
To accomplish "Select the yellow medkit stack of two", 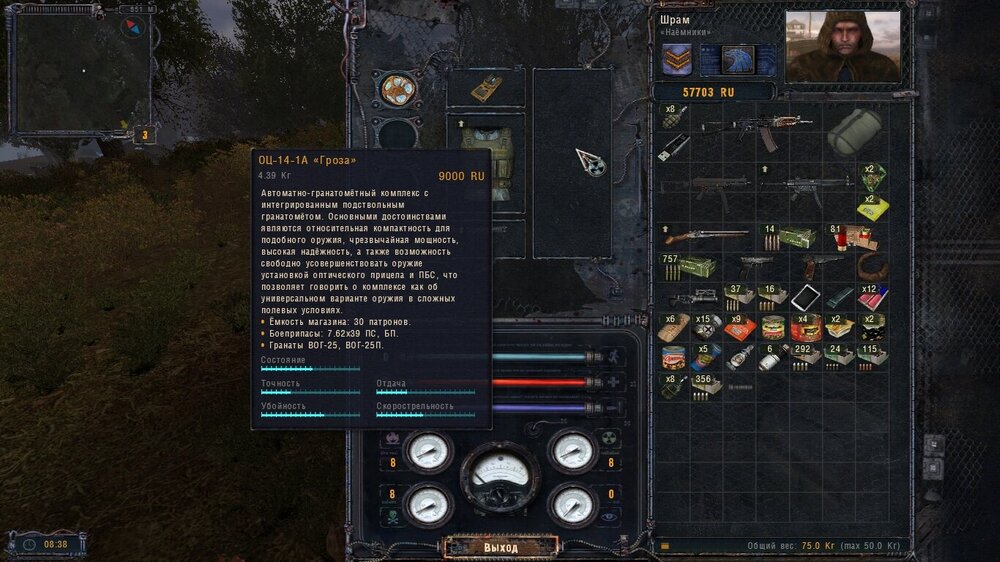I will (872, 207).
